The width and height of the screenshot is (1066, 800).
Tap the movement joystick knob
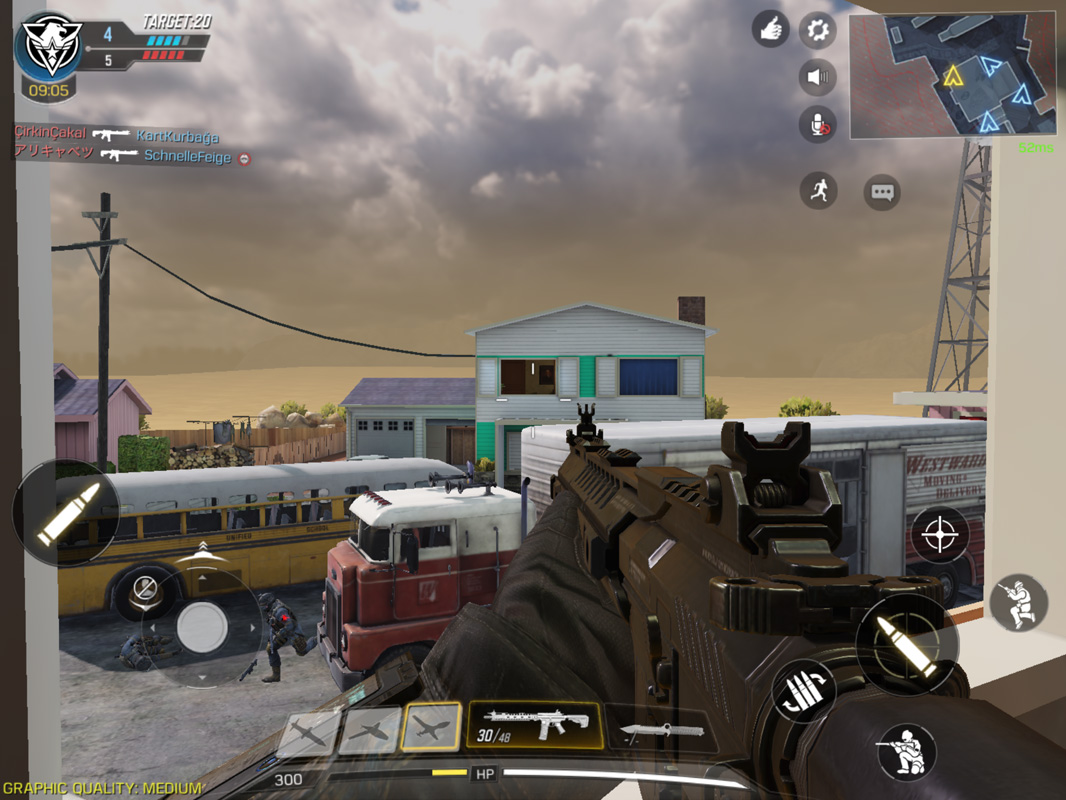point(202,628)
